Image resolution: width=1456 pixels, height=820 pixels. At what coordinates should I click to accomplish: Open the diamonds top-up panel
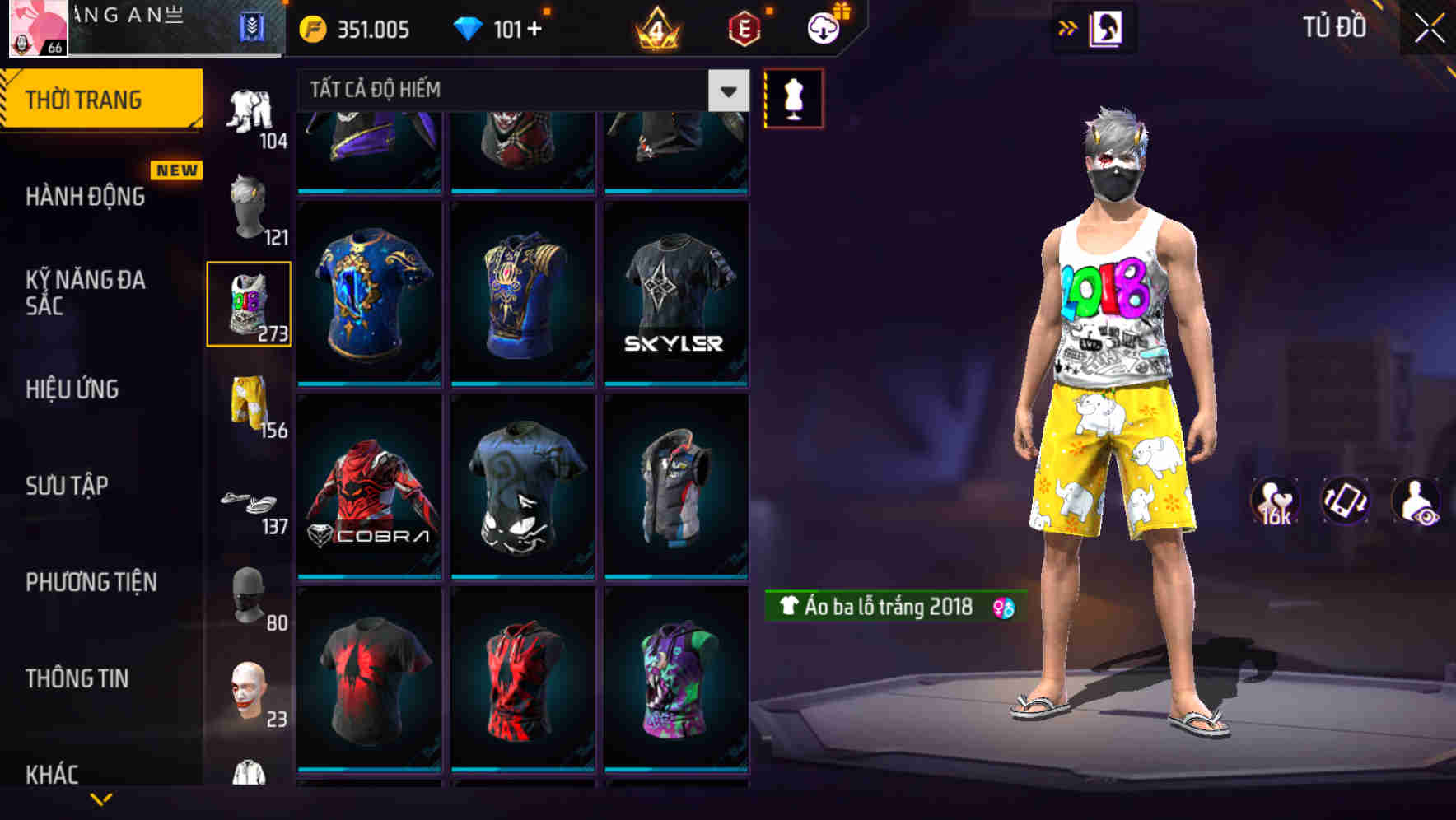pyautogui.click(x=502, y=29)
